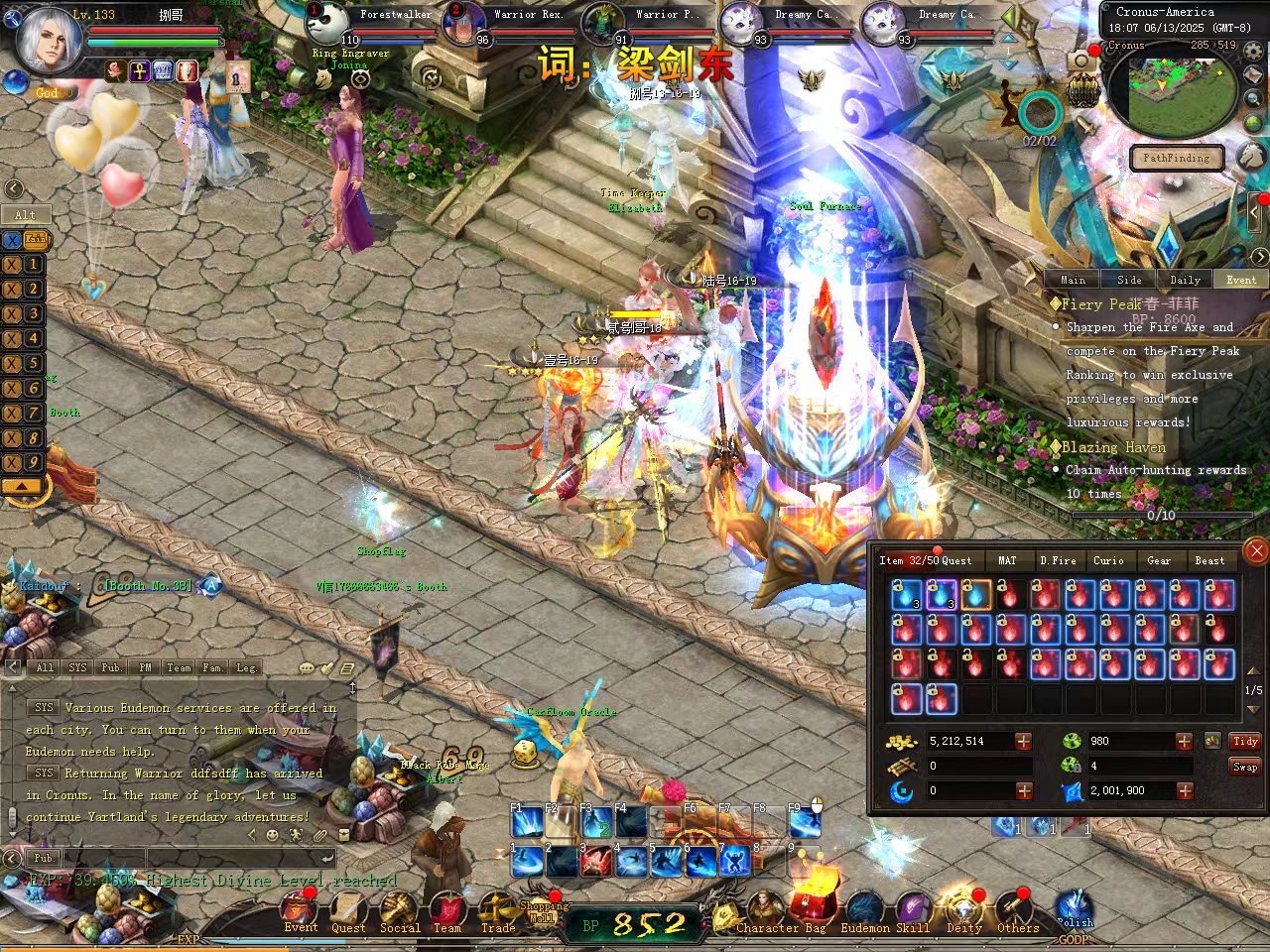The image size is (1270, 952).
Task: Take a screenshot with the camera icon
Action: pyautogui.click(x=1081, y=61)
